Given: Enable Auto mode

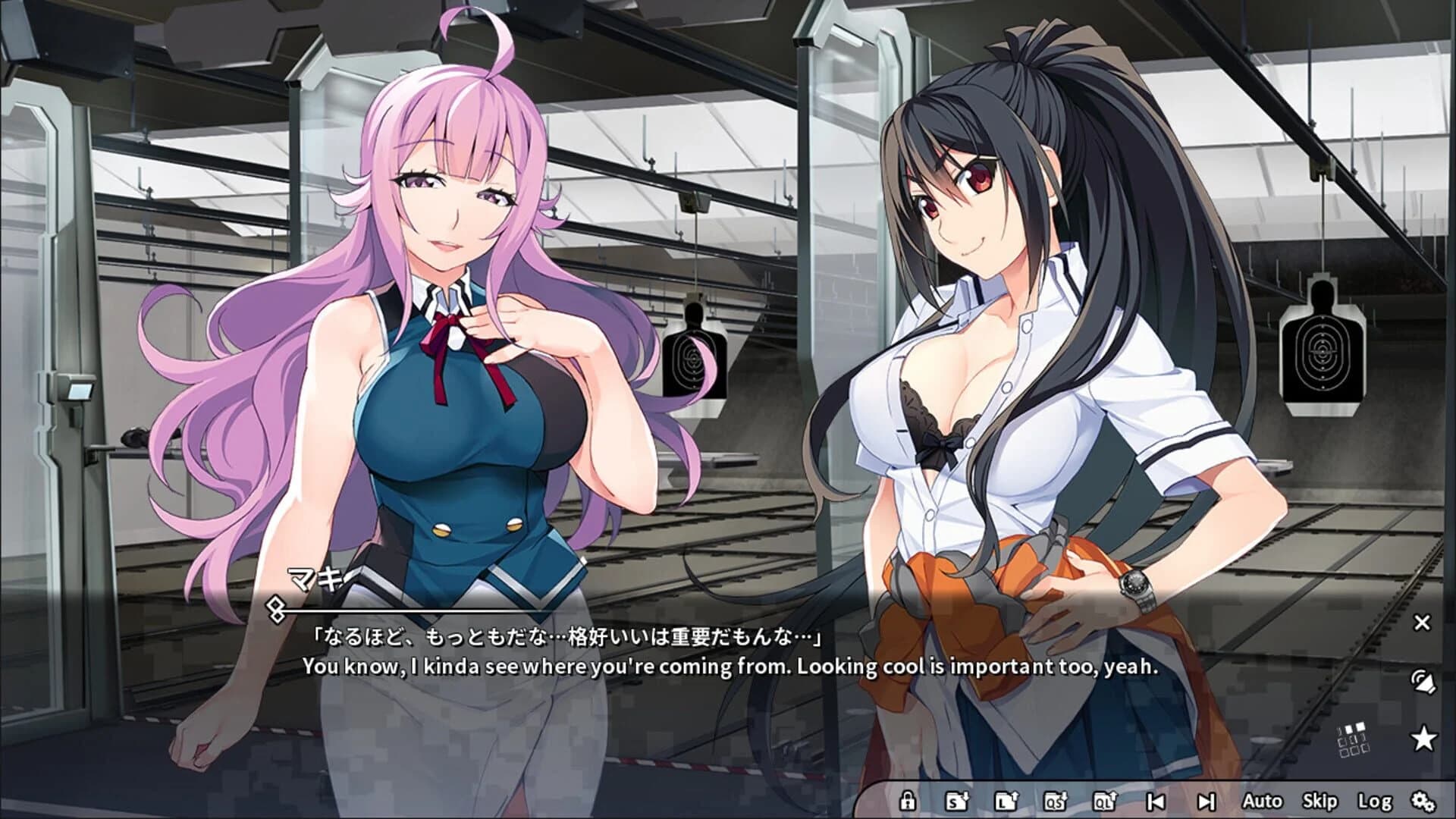Looking at the screenshot, I should pyautogui.click(x=1264, y=802).
